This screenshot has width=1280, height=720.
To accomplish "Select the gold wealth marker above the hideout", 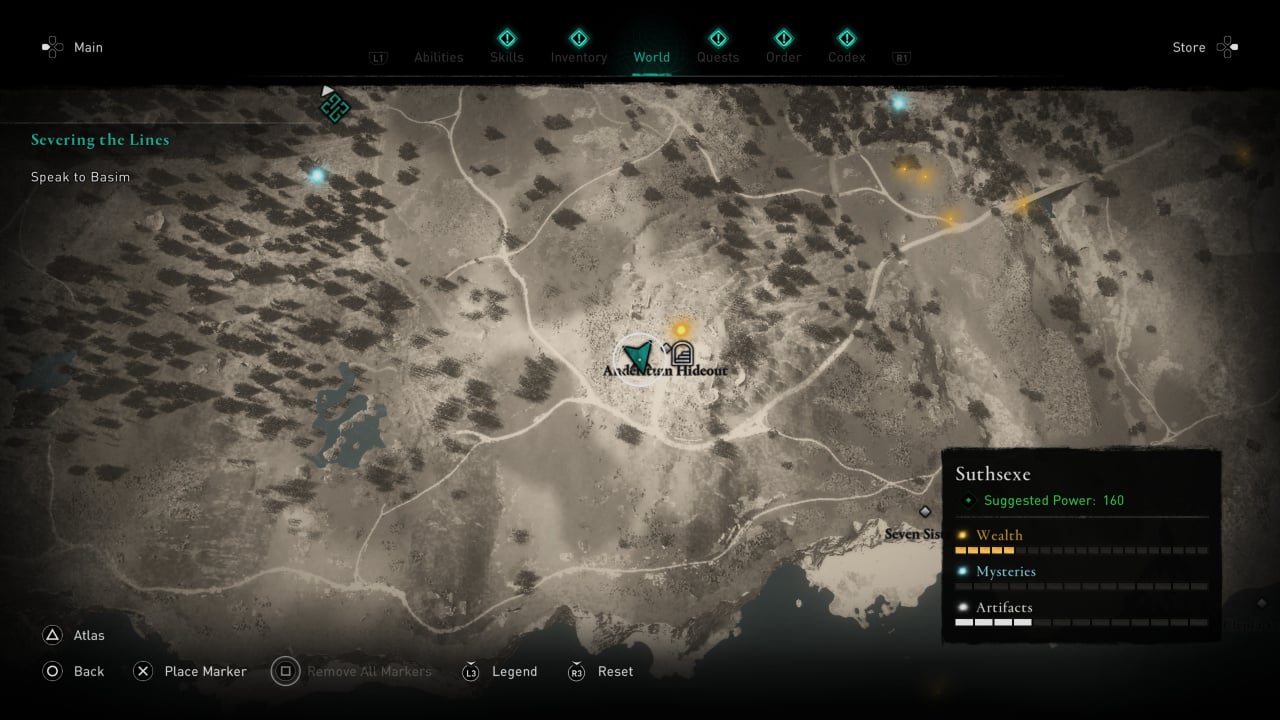I will (x=681, y=329).
